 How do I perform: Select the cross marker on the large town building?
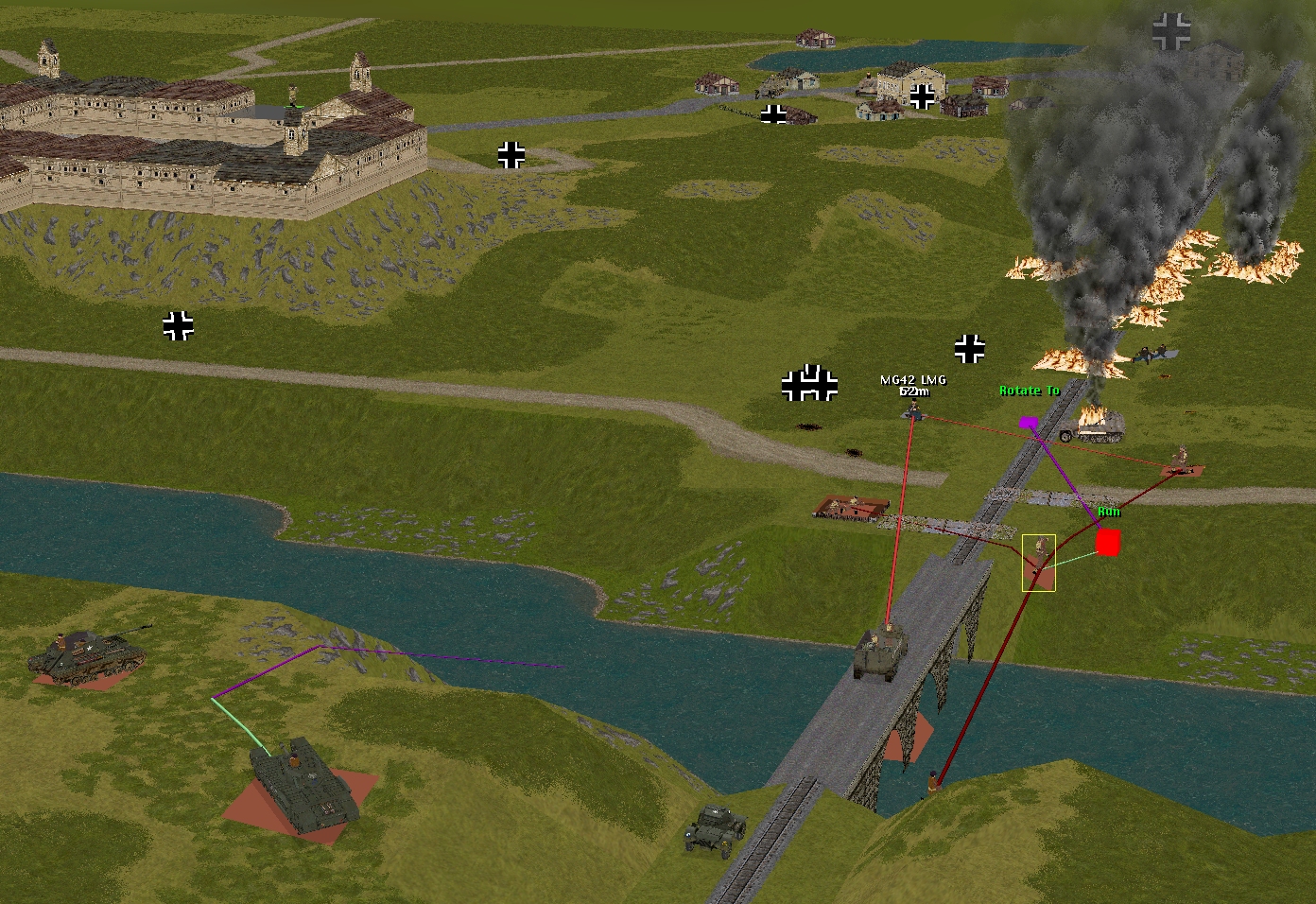922,96
